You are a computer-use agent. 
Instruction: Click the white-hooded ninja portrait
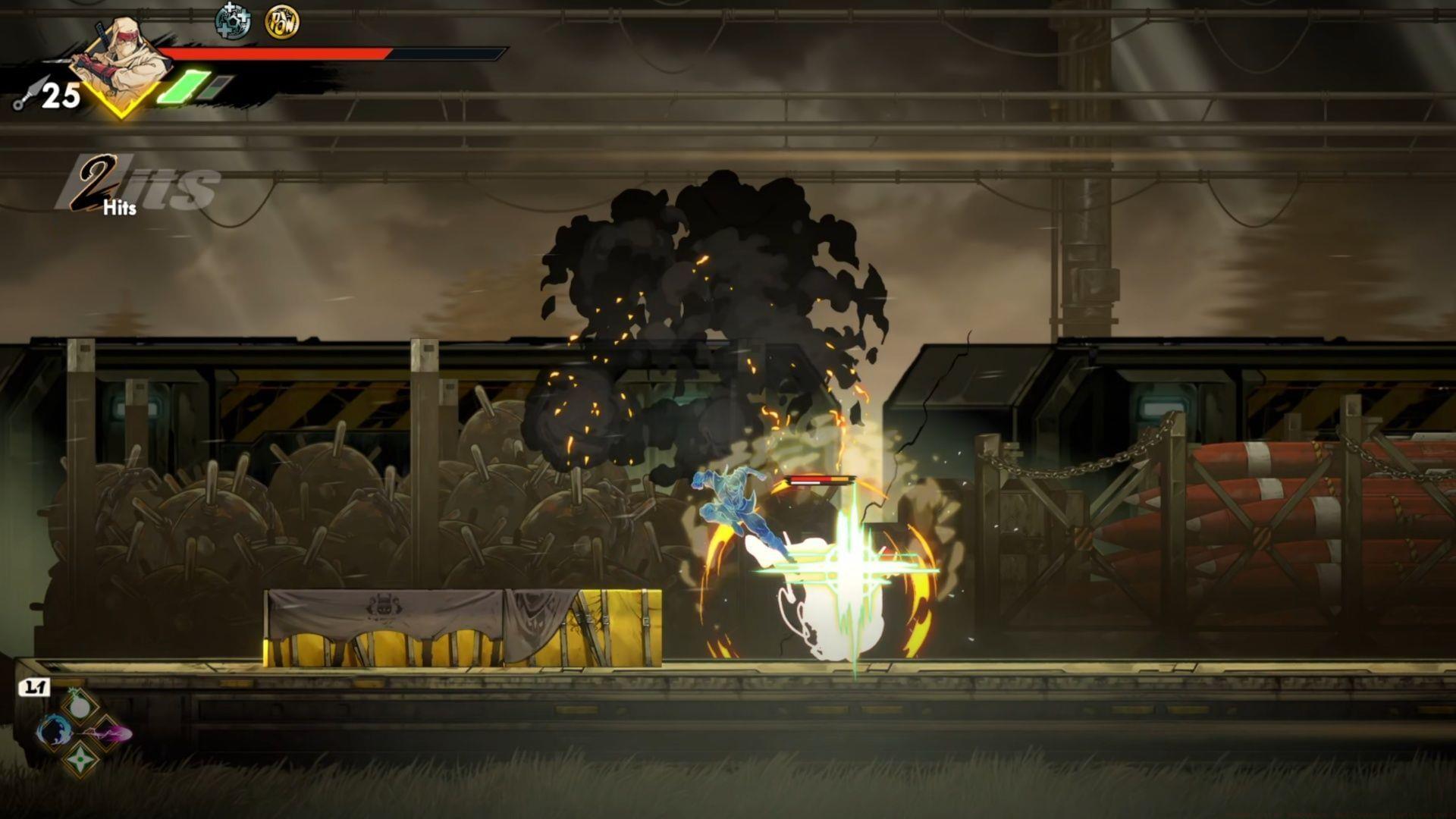pyautogui.click(x=126, y=61)
